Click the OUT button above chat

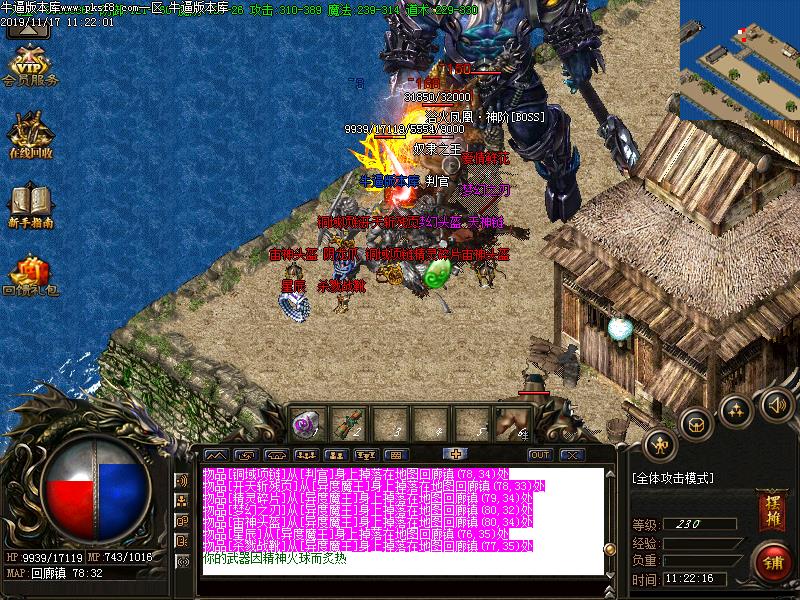[540, 455]
